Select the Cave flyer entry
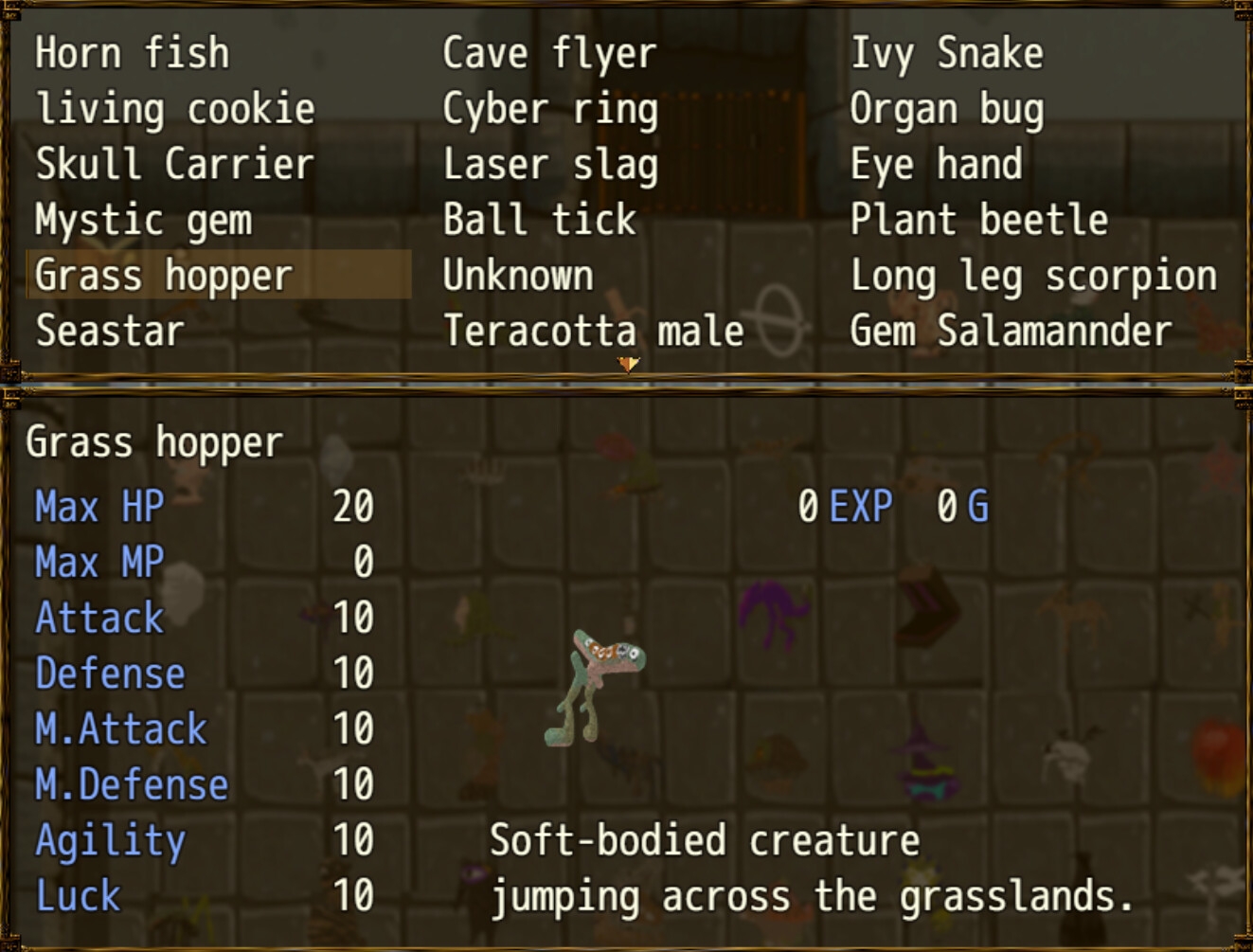1253x952 pixels. (549, 53)
